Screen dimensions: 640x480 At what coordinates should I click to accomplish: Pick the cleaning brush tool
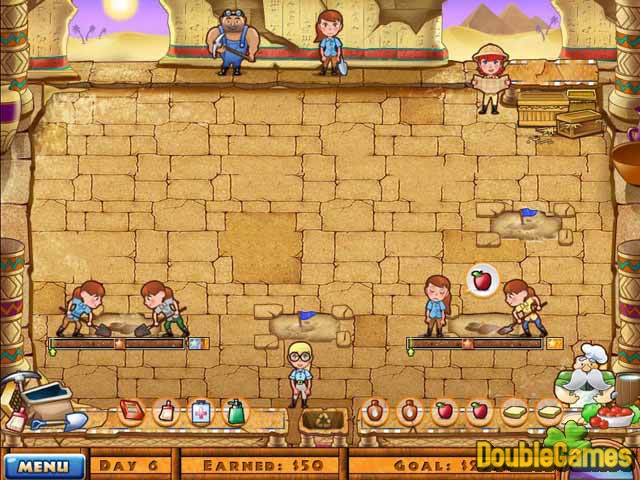[167, 411]
